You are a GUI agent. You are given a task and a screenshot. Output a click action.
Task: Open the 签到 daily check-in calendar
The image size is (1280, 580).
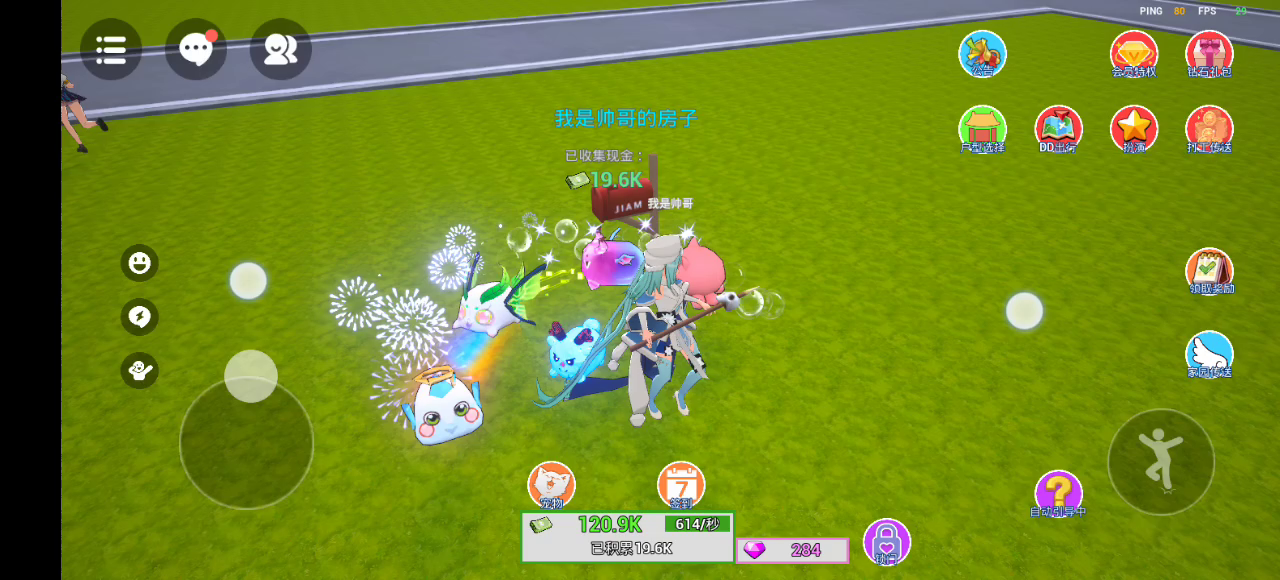pos(681,485)
